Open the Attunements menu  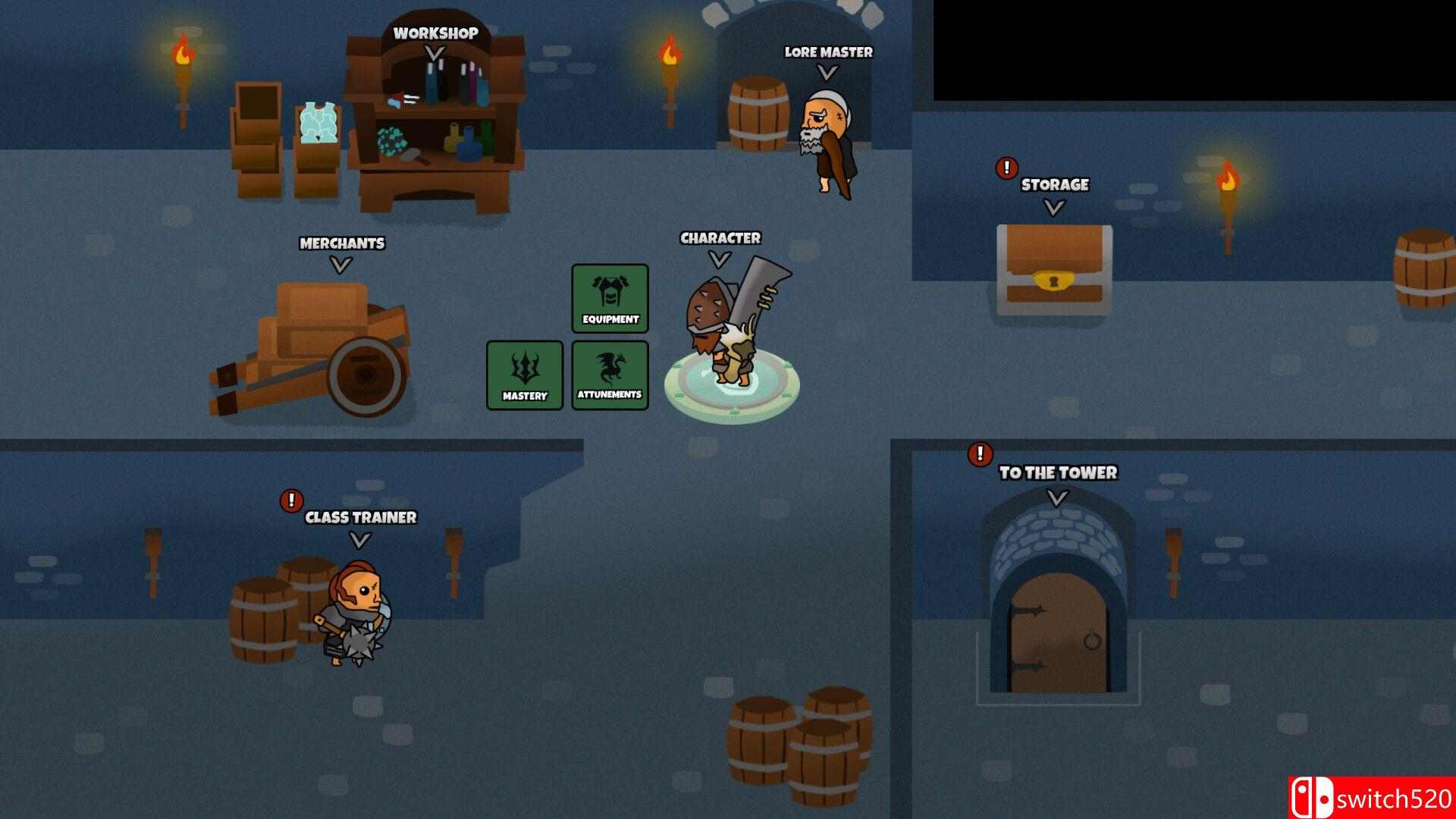coord(610,375)
